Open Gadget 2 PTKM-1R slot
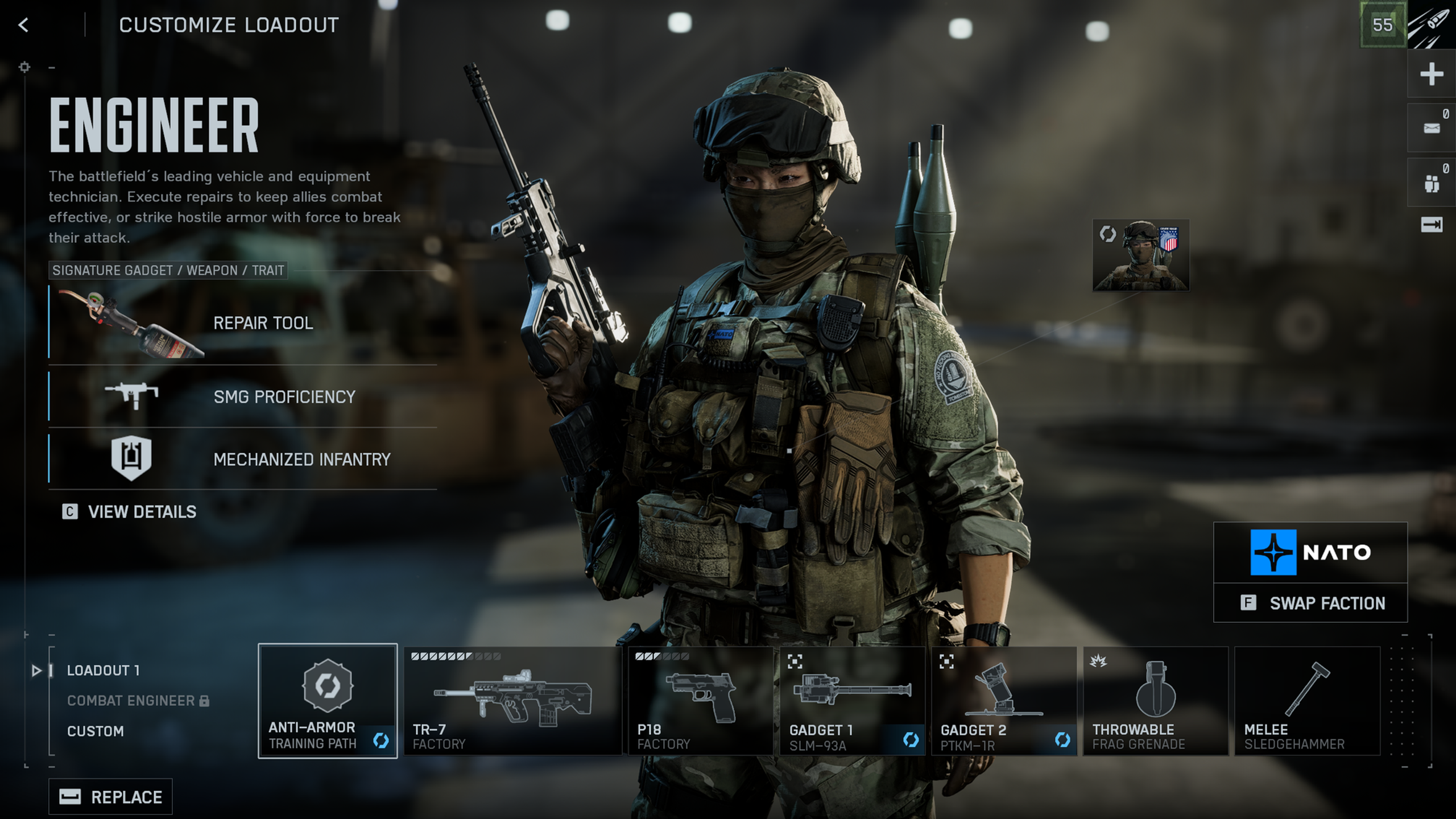The image size is (1456, 819). click(1004, 701)
